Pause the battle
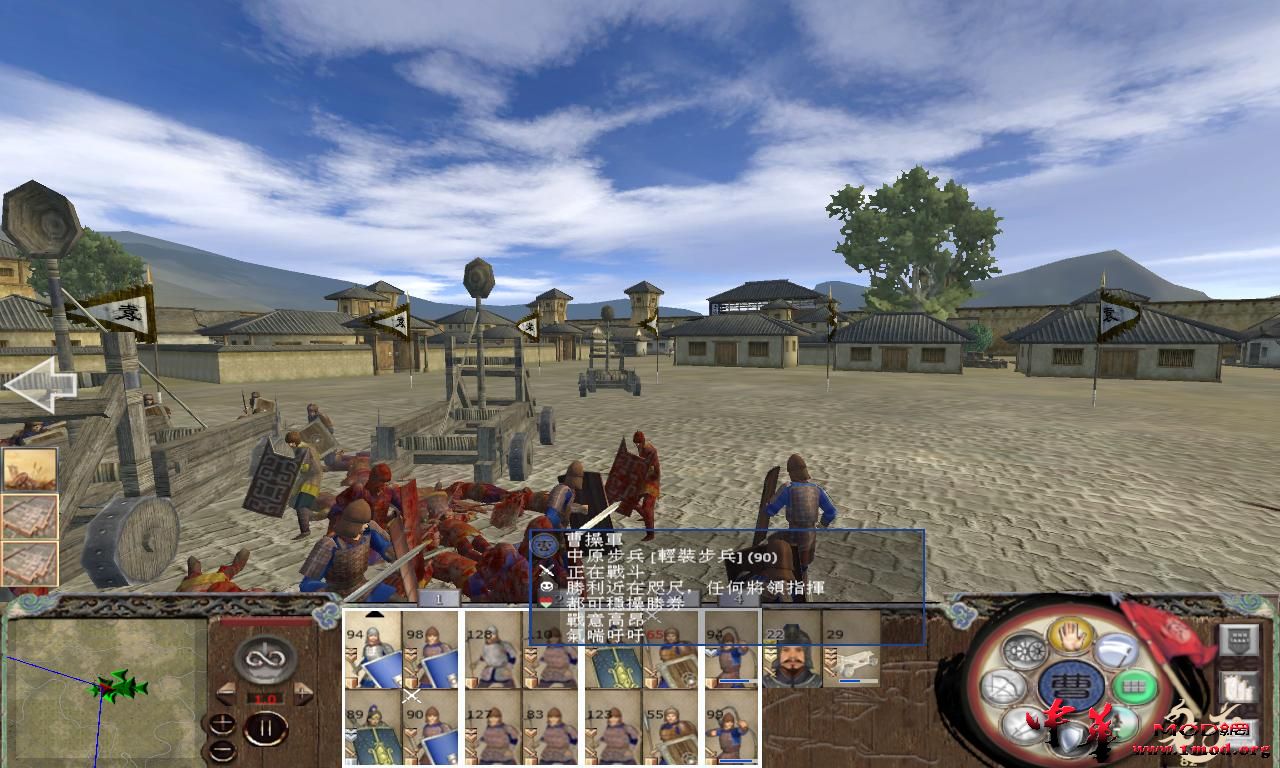The width and height of the screenshot is (1280, 768). pyautogui.click(x=266, y=729)
